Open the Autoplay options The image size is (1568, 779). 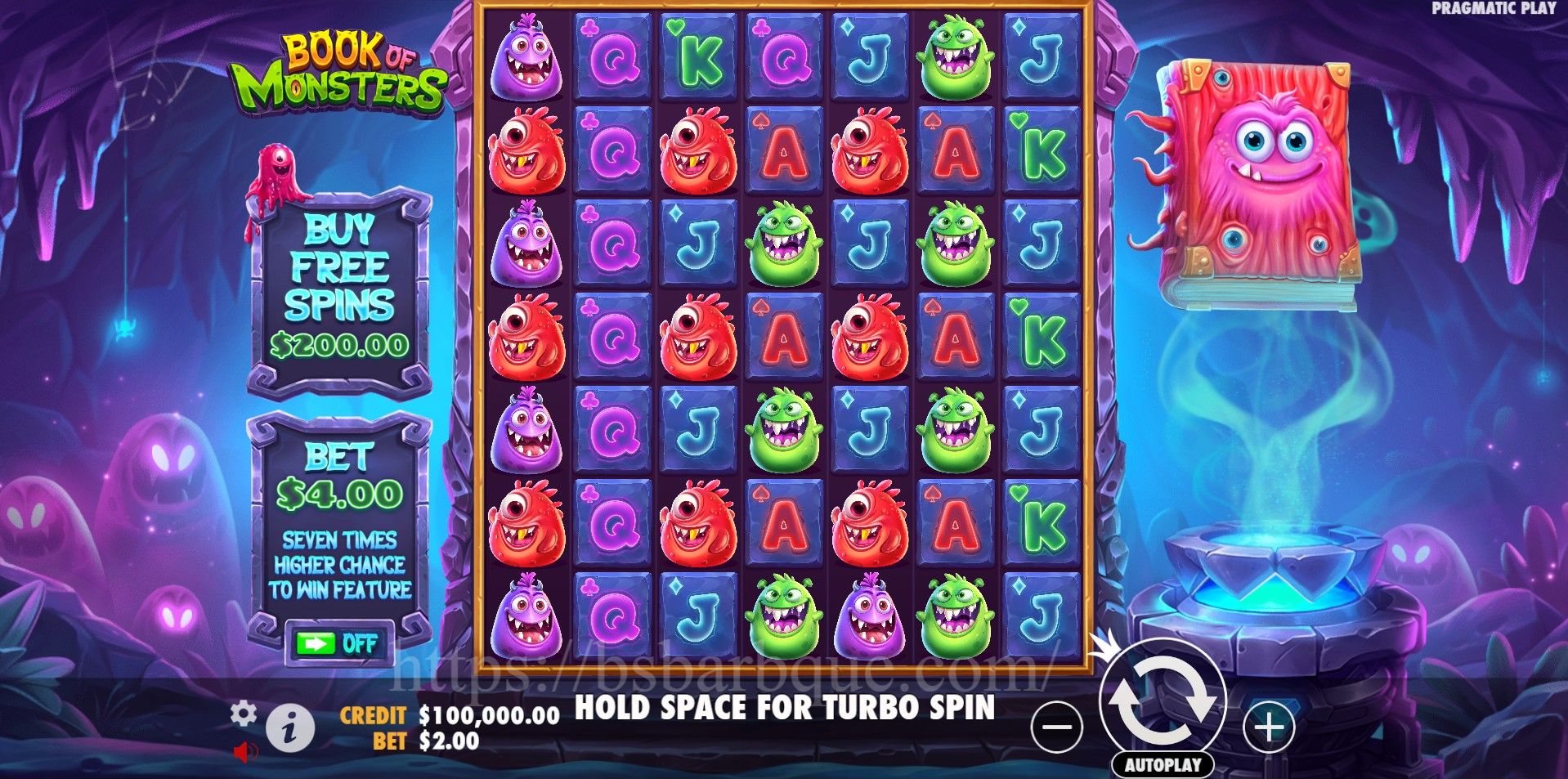point(1162,765)
